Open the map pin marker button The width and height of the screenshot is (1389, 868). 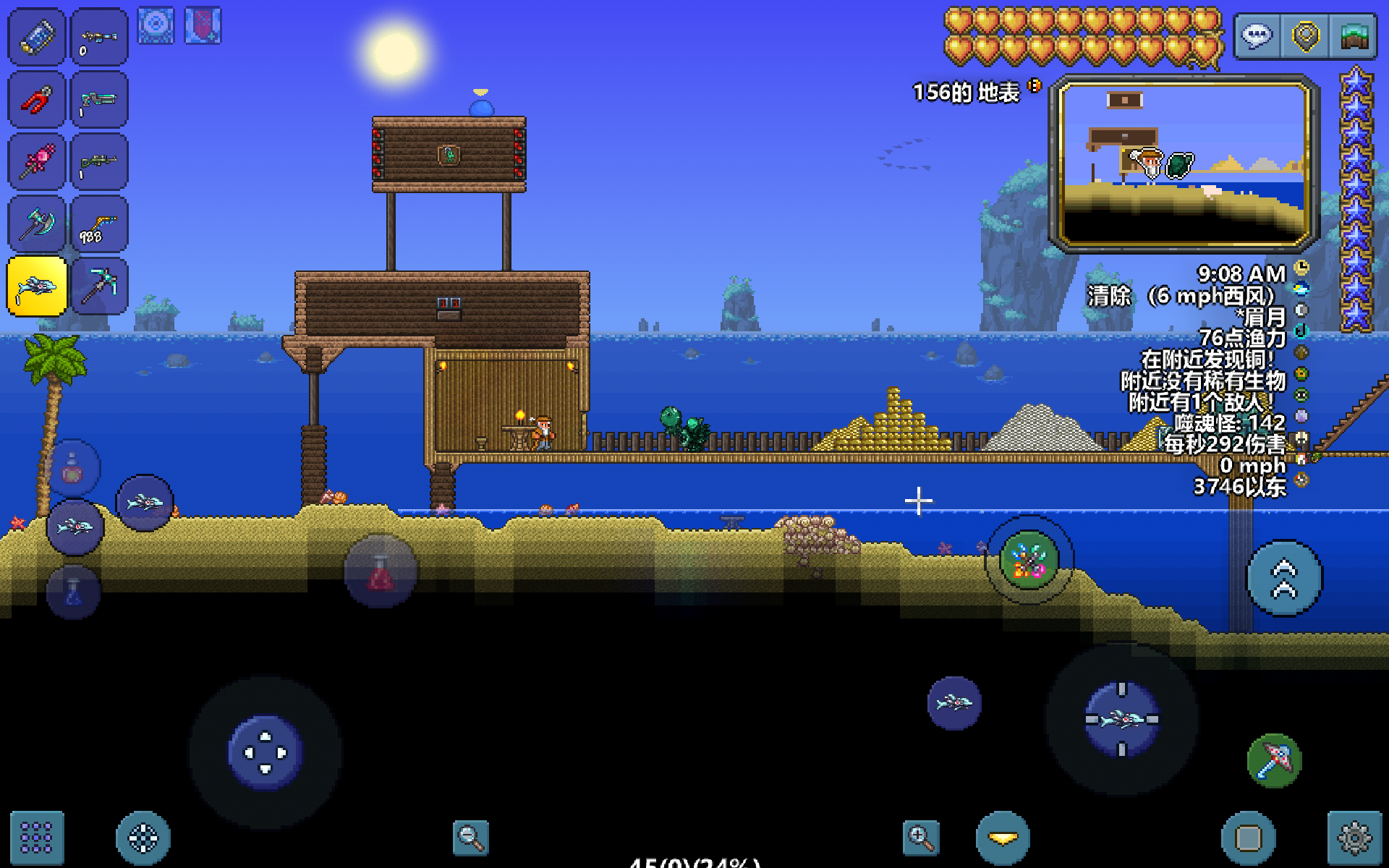pyautogui.click(x=1306, y=36)
